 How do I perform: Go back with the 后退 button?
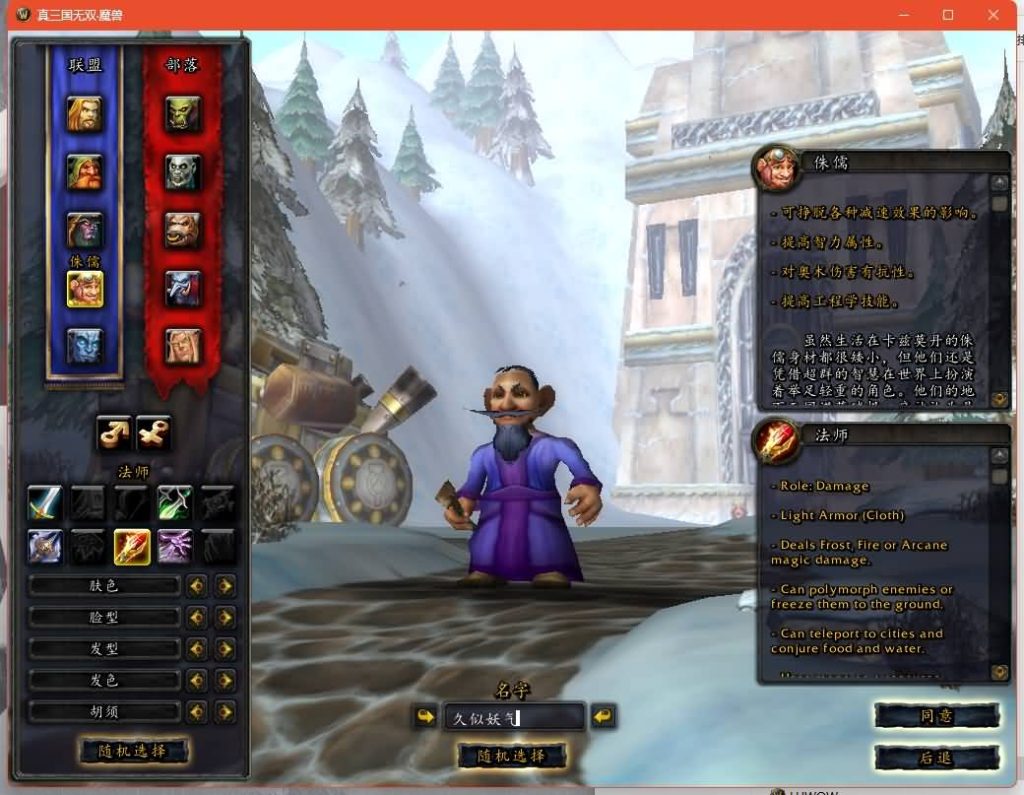936,758
